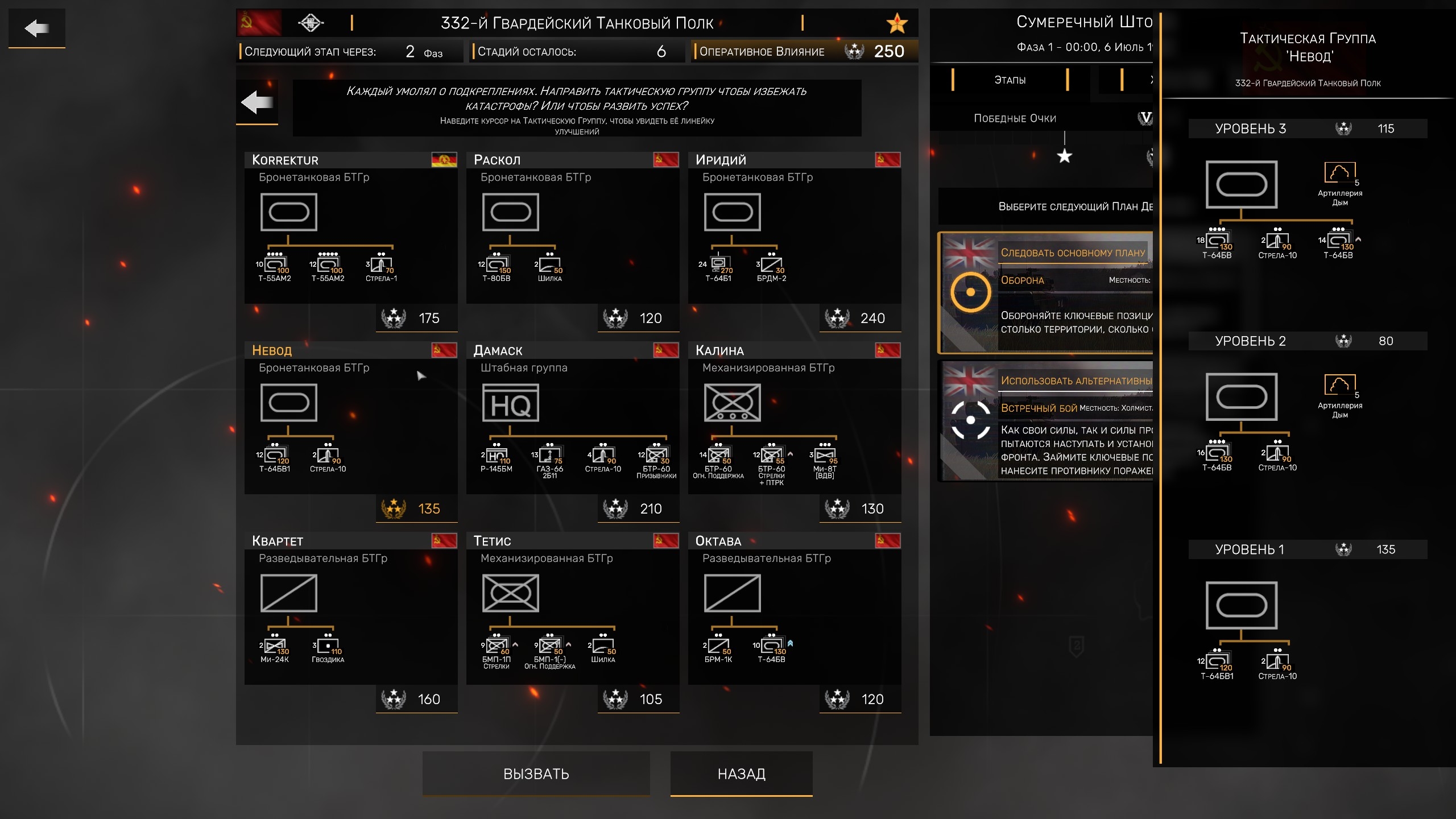The image size is (1456, 819).
Task: Click the НАЗАД button
Action: pos(741,773)
